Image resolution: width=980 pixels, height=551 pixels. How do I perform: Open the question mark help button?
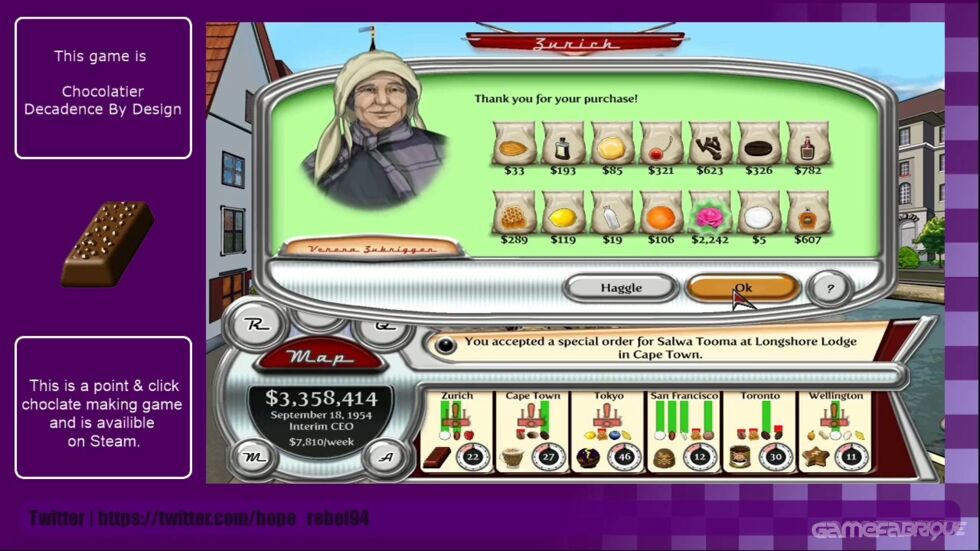point(831,288)
